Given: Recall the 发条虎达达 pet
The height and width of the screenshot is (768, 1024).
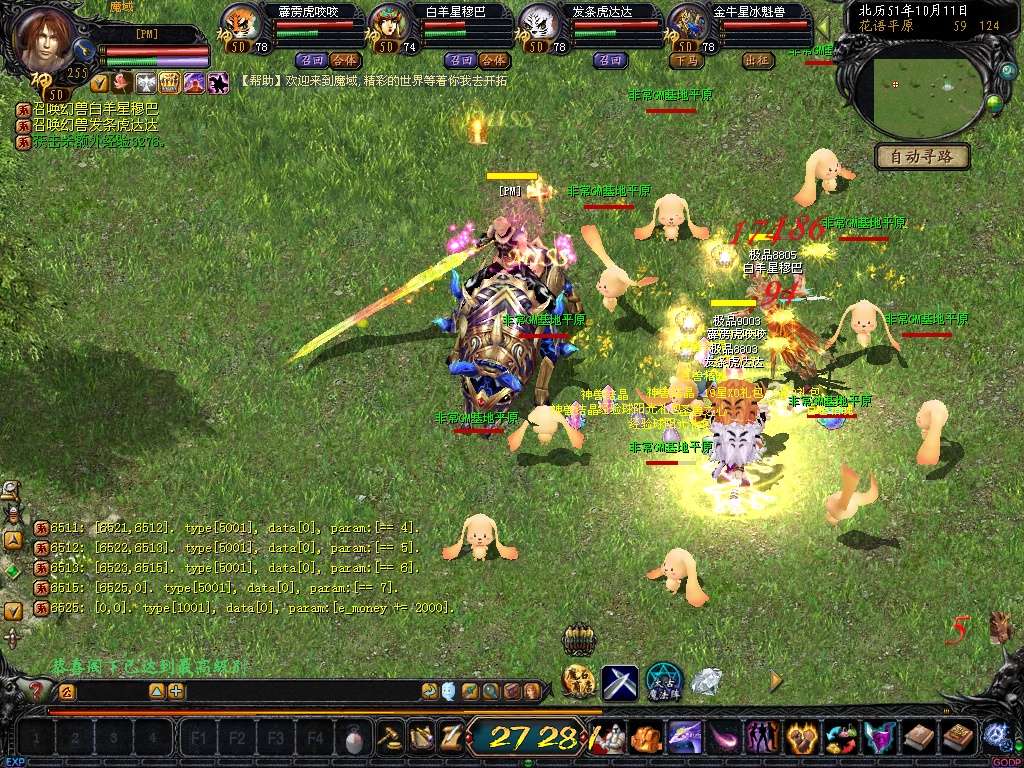Looking at the screenshot, I should 610,60.
